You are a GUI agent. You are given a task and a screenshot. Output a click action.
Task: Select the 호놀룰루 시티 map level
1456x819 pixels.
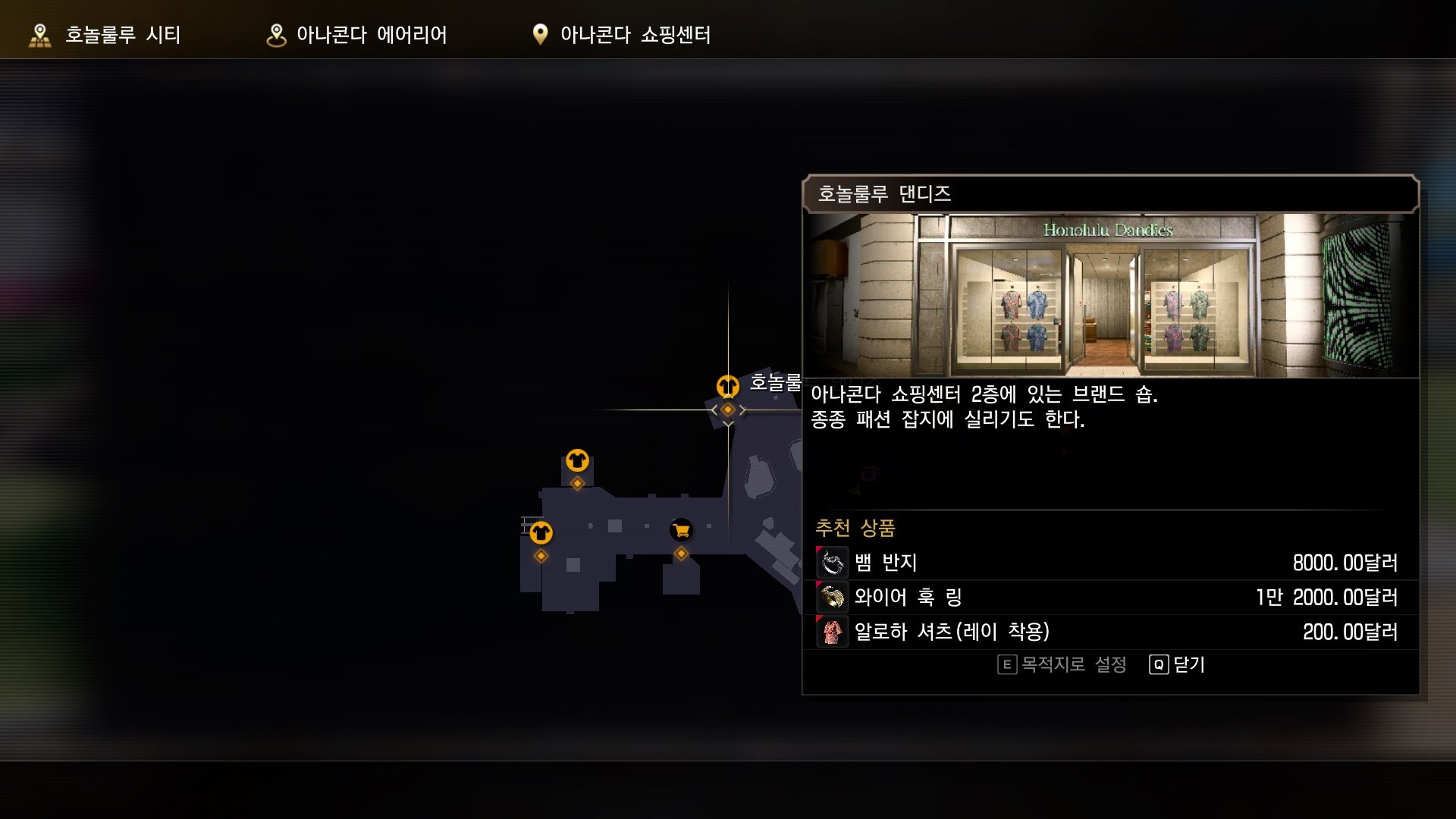click(105, 35)
